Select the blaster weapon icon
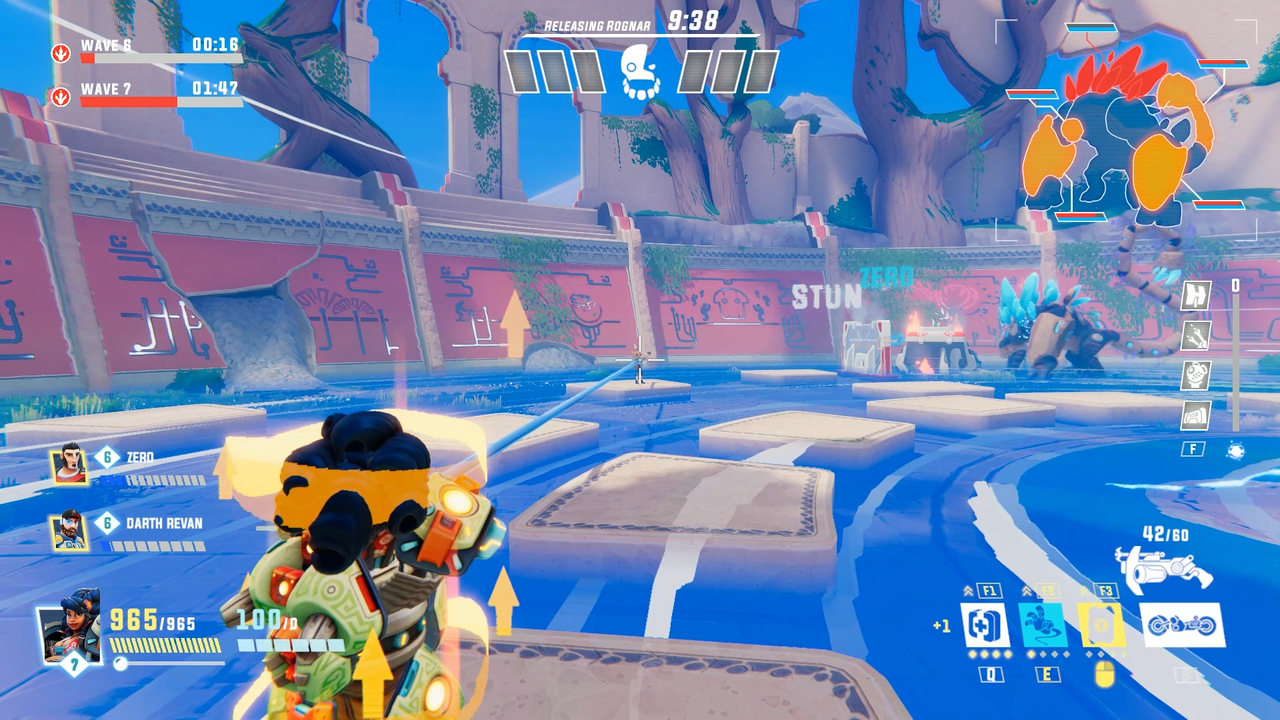Screen dimensions: 1280x720 point(1164,569)
